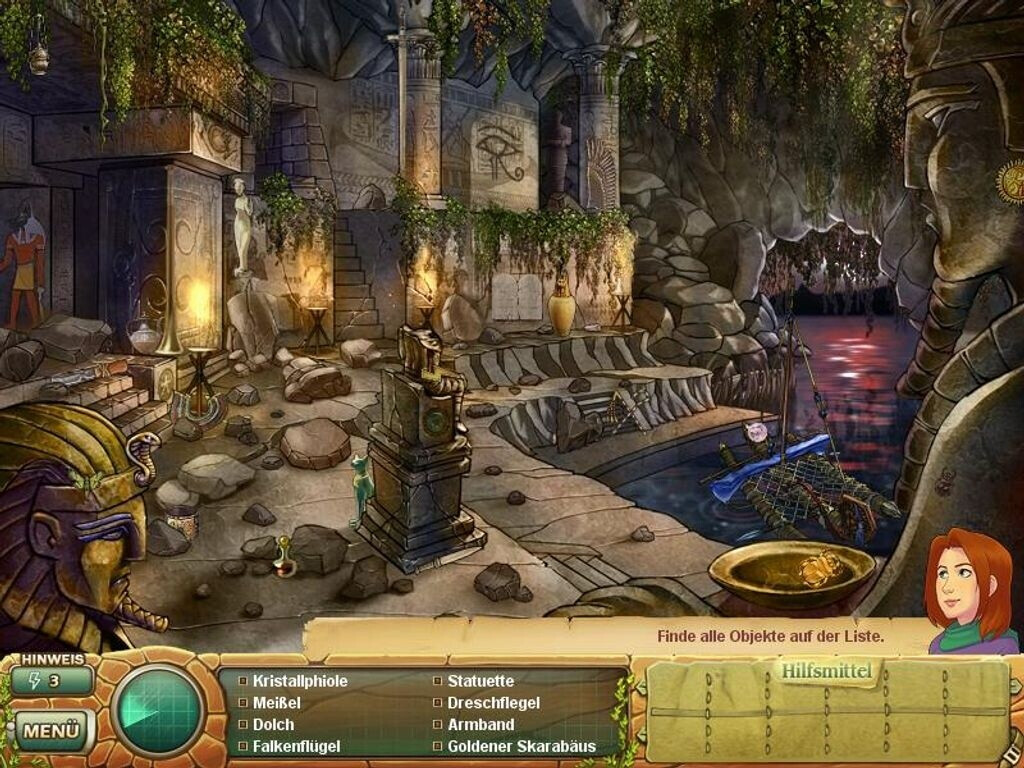1024x768 pixels.
Task: Click Dreschflegel in the object list
Action: point(492,703)
